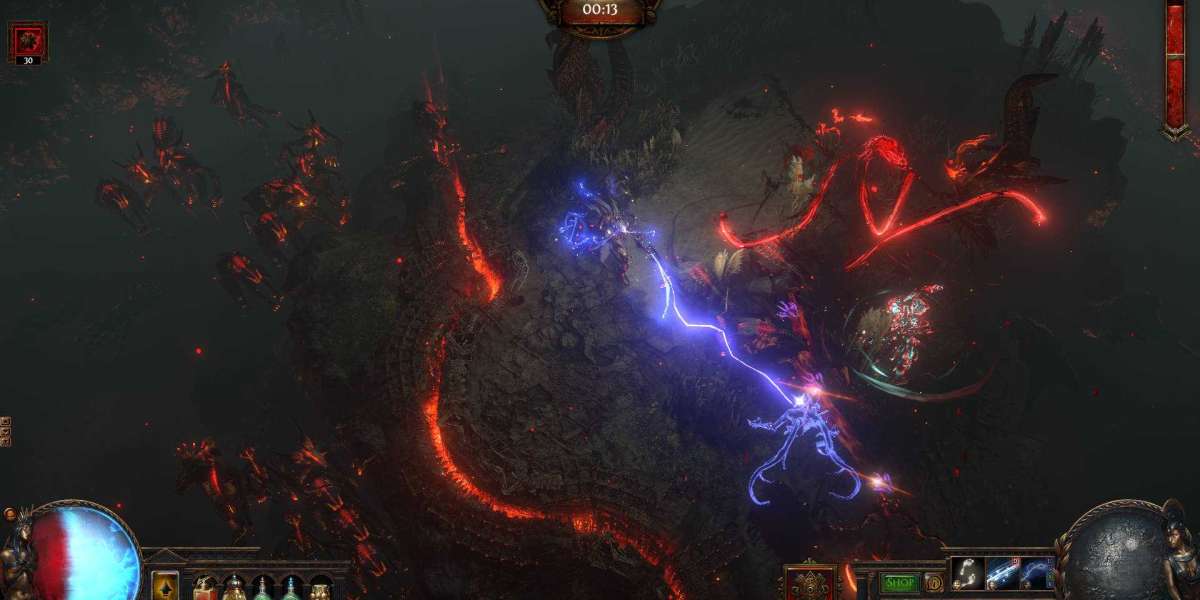The height and width of the screenshot is (600, 1200).
Task: Use the blue streak skill with red badge
Action: pyautogui.click(x=1000, y=574)
